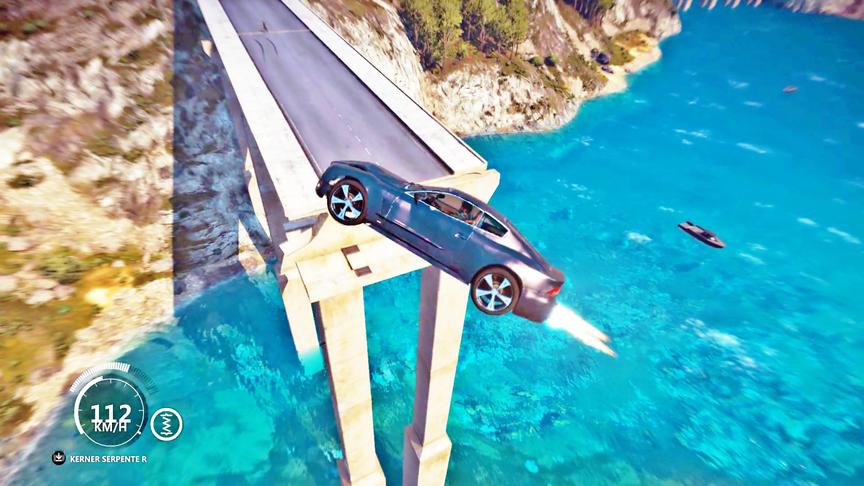Viewport: 864px width, 486px height.
Task: Select the Kerner Serpente R download icon
Action: click(x=59, y=458)
